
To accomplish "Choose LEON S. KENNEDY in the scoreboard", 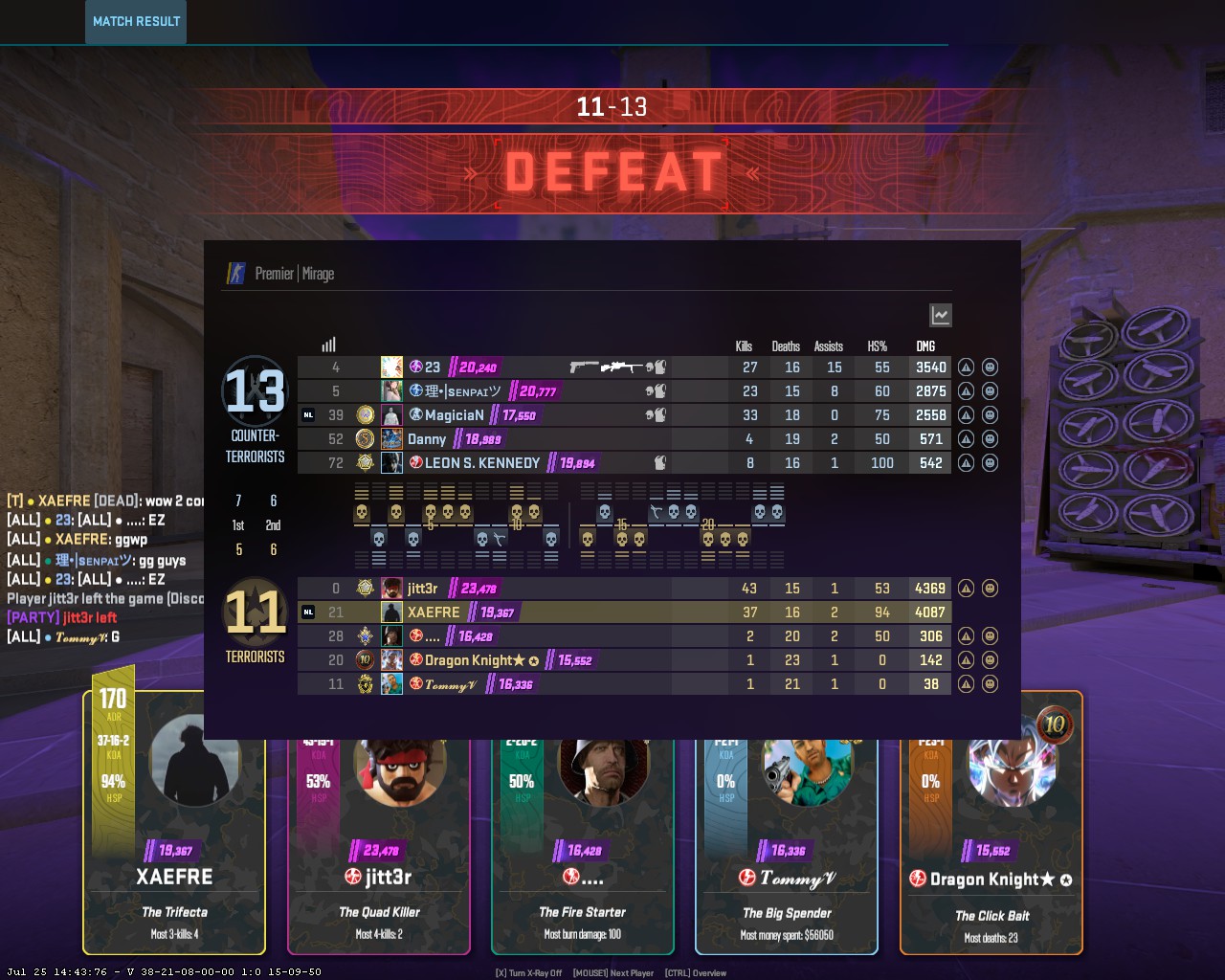I will (622, 463).
